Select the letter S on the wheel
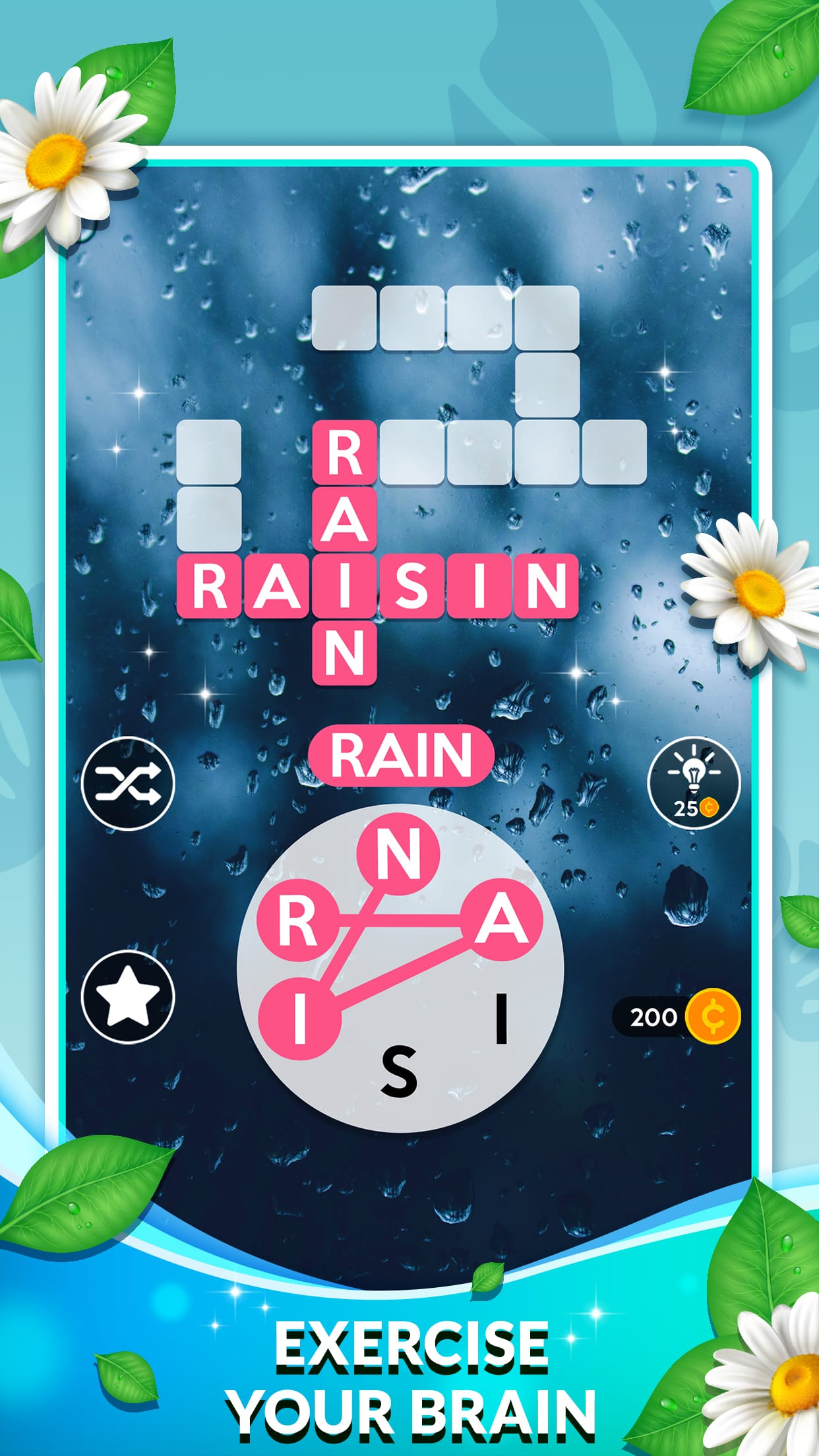Image resolution: width=819 pixels, height=1456 pixels. pyautogui.click(x=399, y=1072)
